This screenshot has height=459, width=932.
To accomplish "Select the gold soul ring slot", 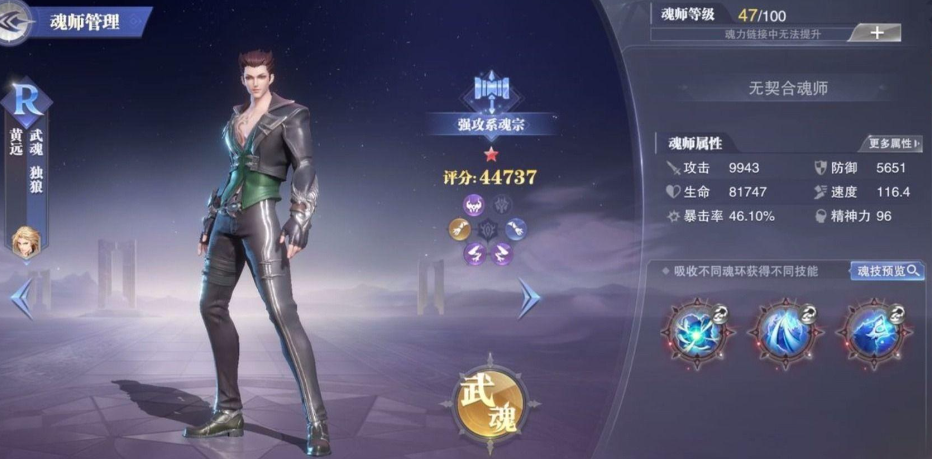I will [x=461, y=228].
